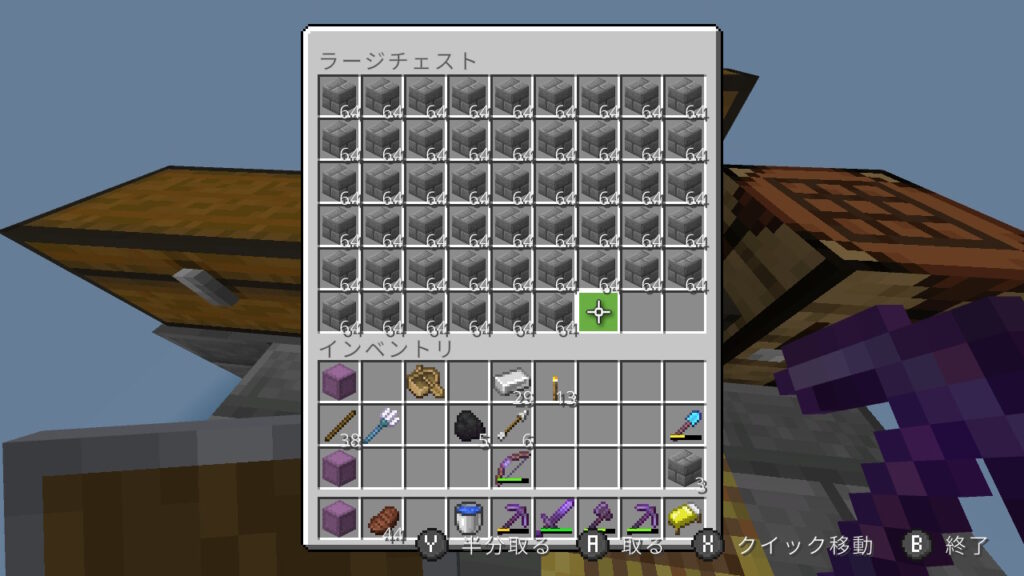Select the yellow bed in the hotbar
This screenshot has width=1024, height=576.
coord(685,518)
